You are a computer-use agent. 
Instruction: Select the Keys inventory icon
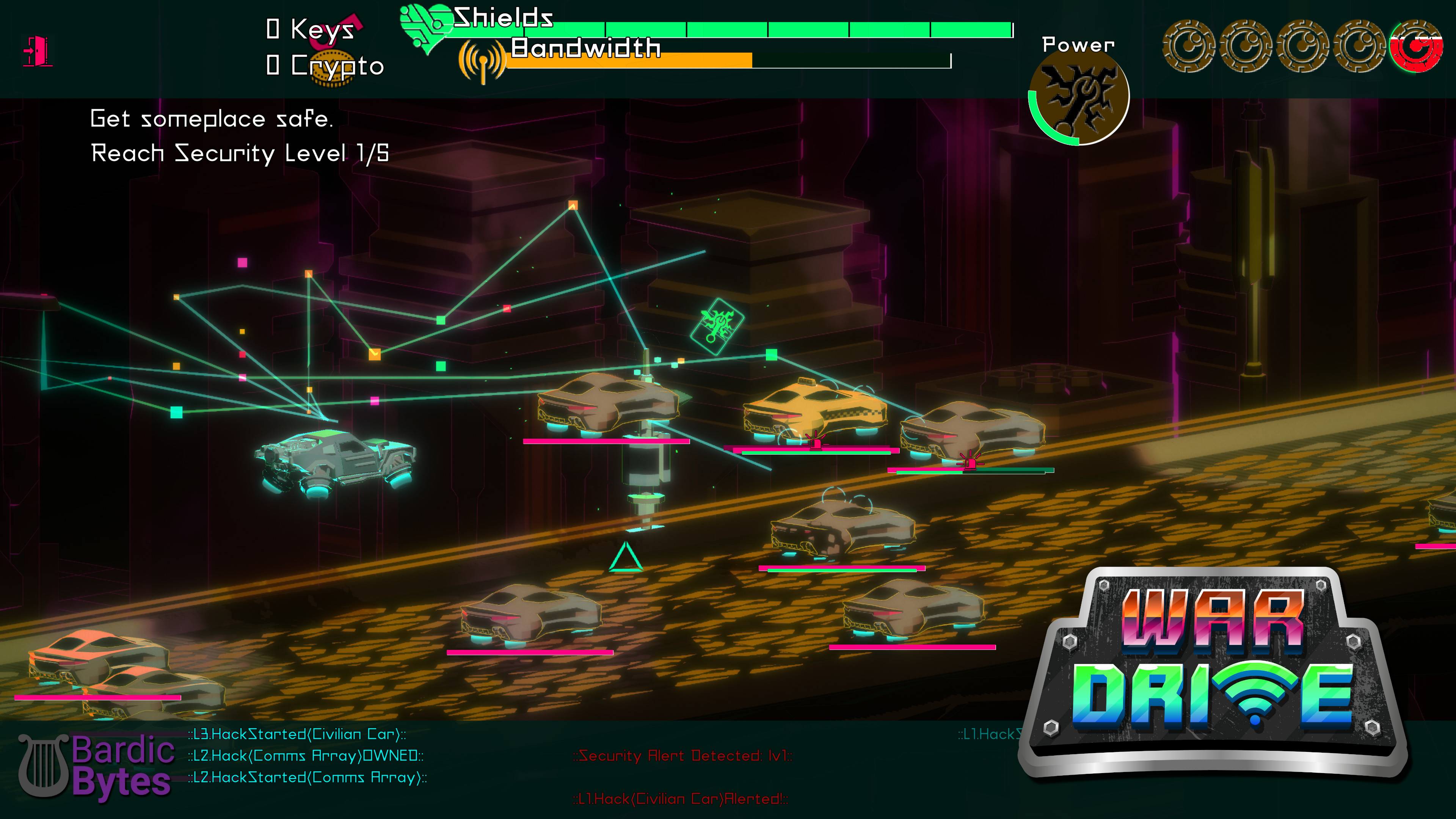pos(339,31)
